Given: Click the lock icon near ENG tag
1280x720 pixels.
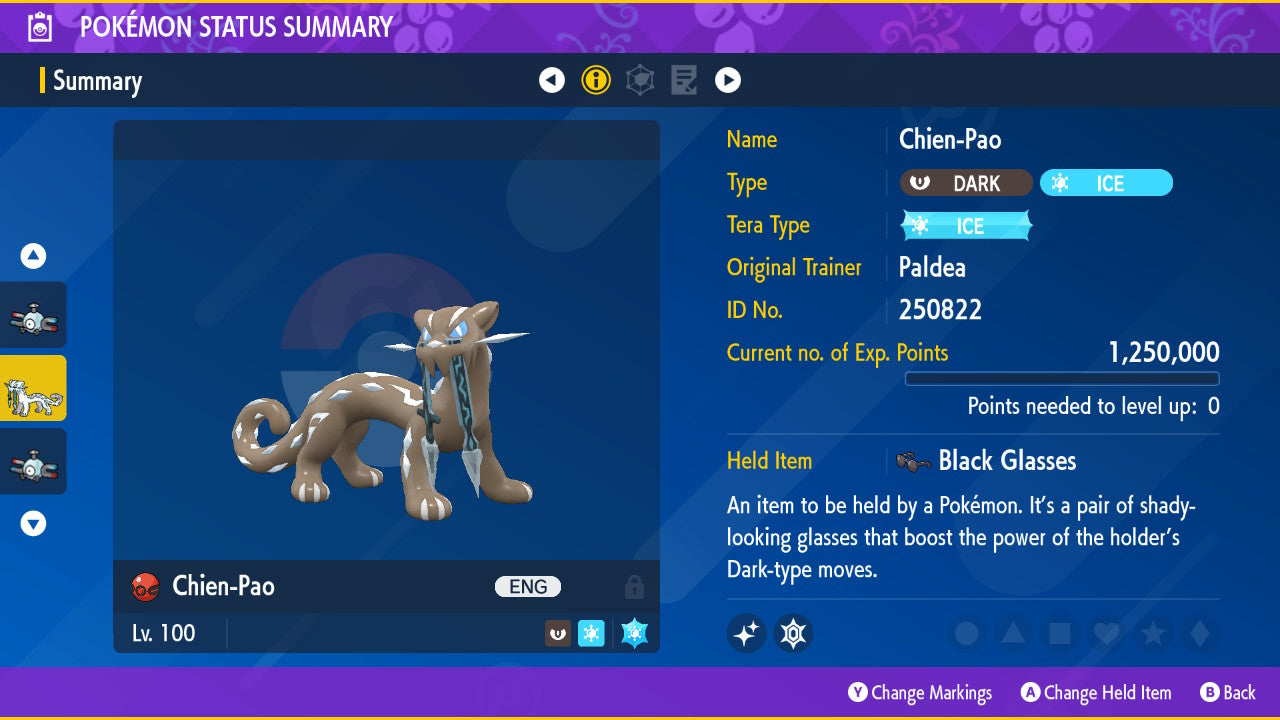Looking at the screenshot, I should pos(637,587).
